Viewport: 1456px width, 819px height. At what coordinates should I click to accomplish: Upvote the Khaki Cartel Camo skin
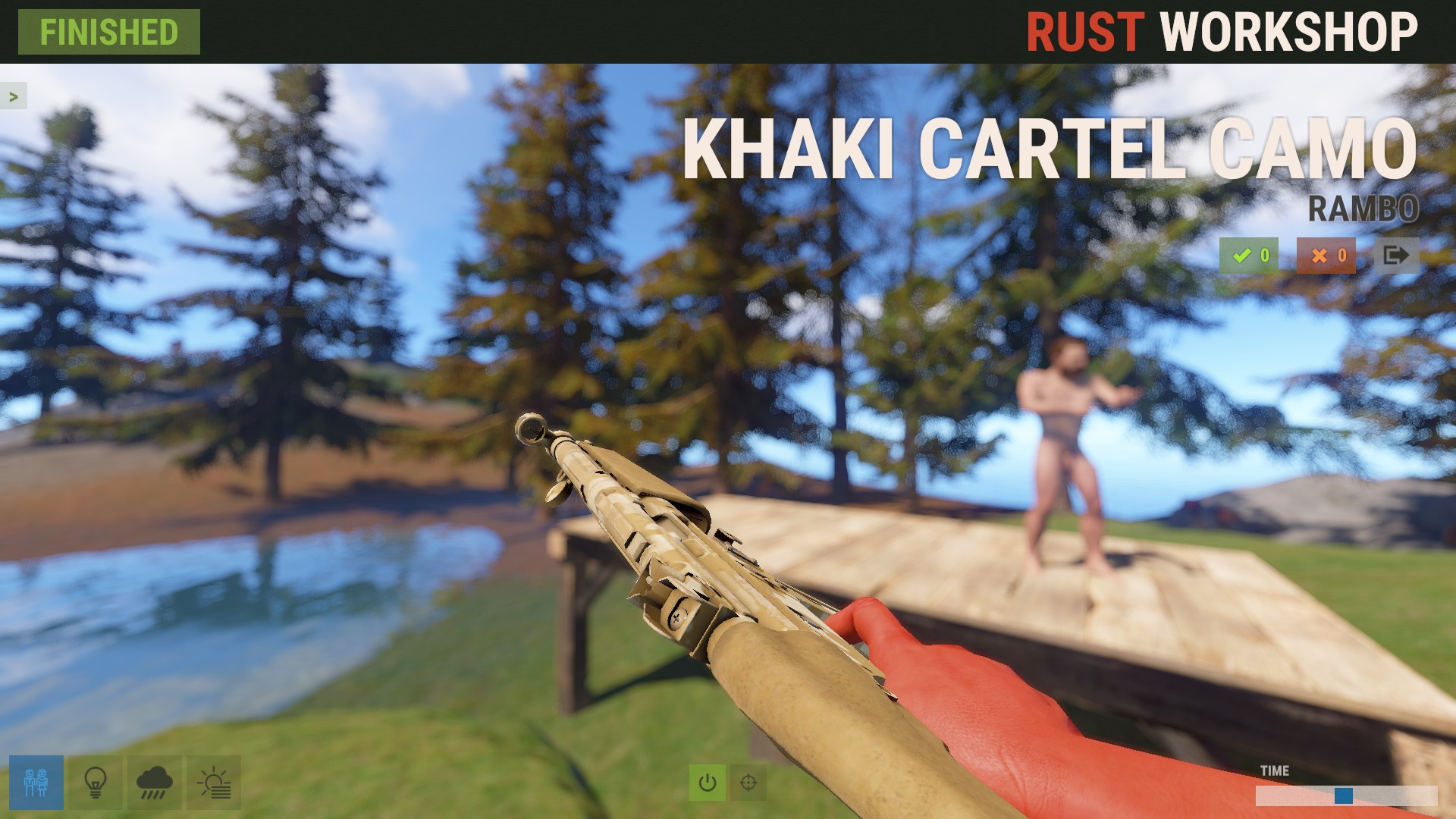tap(1249, 256)
